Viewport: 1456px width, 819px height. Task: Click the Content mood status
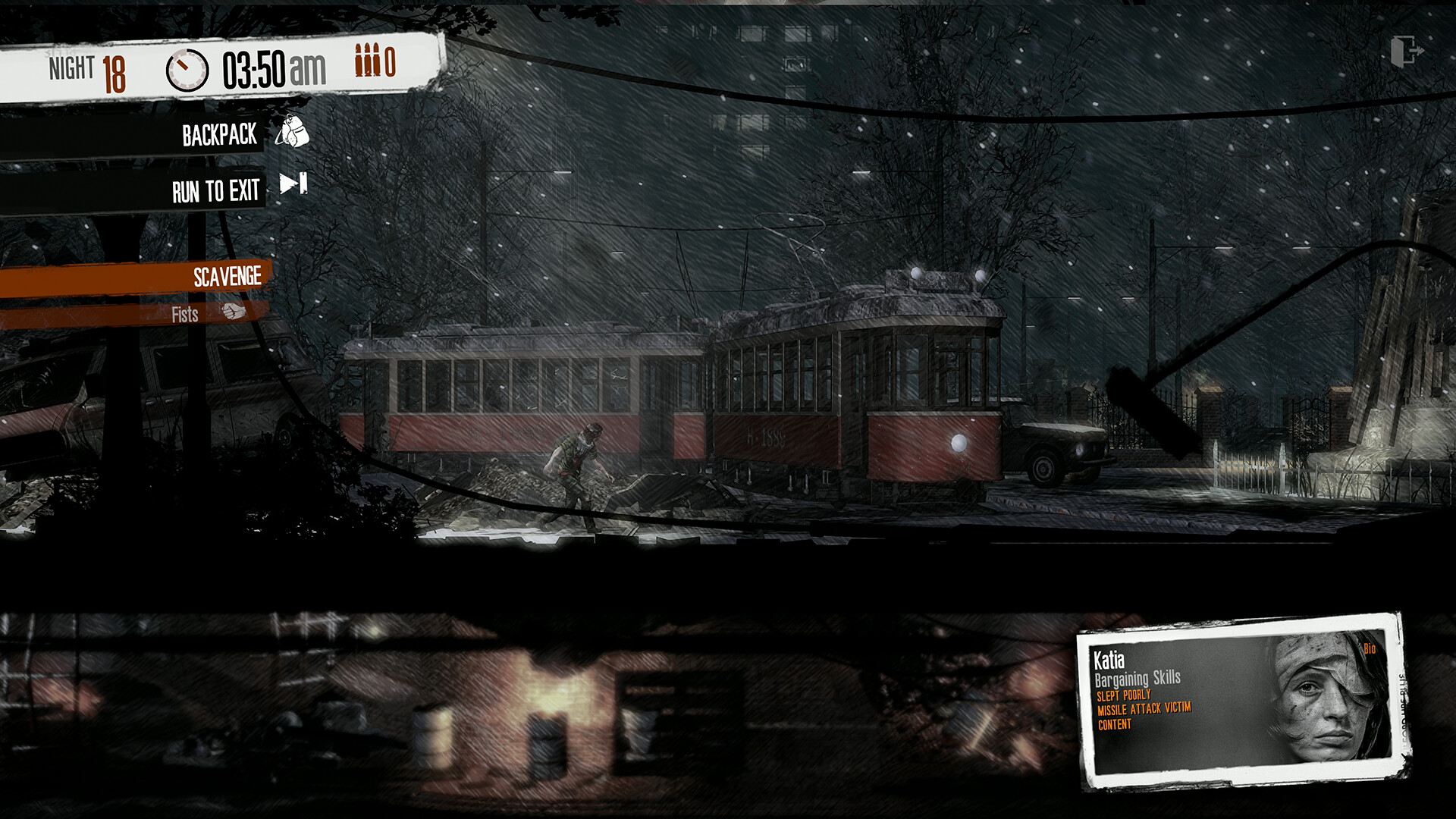pyautogui.click(x=1115, y=725)
